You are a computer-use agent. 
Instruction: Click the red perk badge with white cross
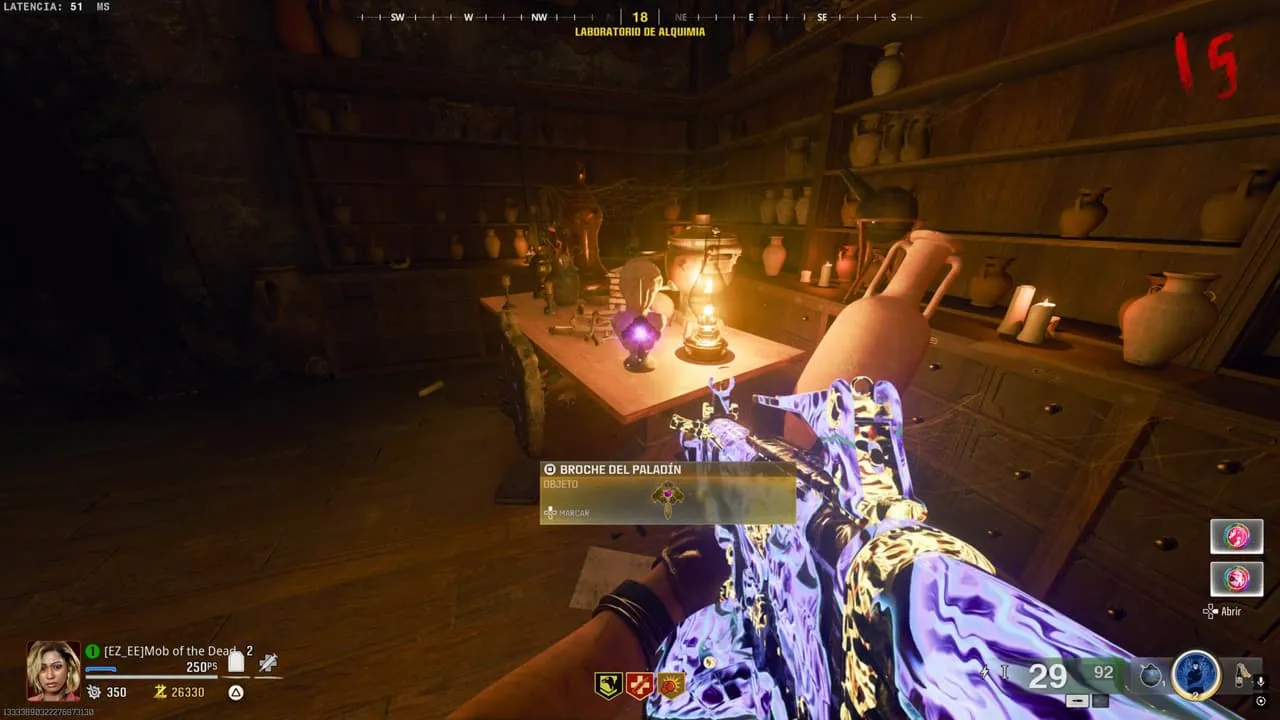point(638,685)
